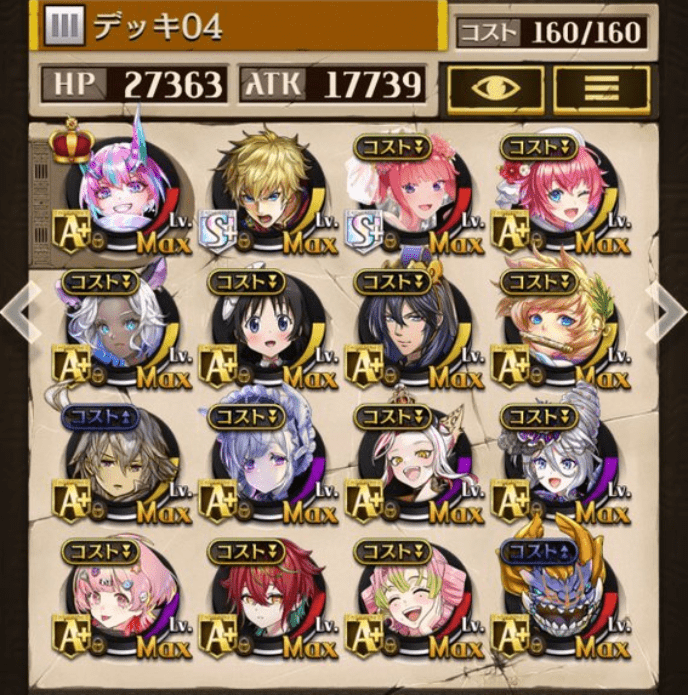688x695 pixels.
Task: Open the hamburger list menu
Action: (x=601, y=87)
